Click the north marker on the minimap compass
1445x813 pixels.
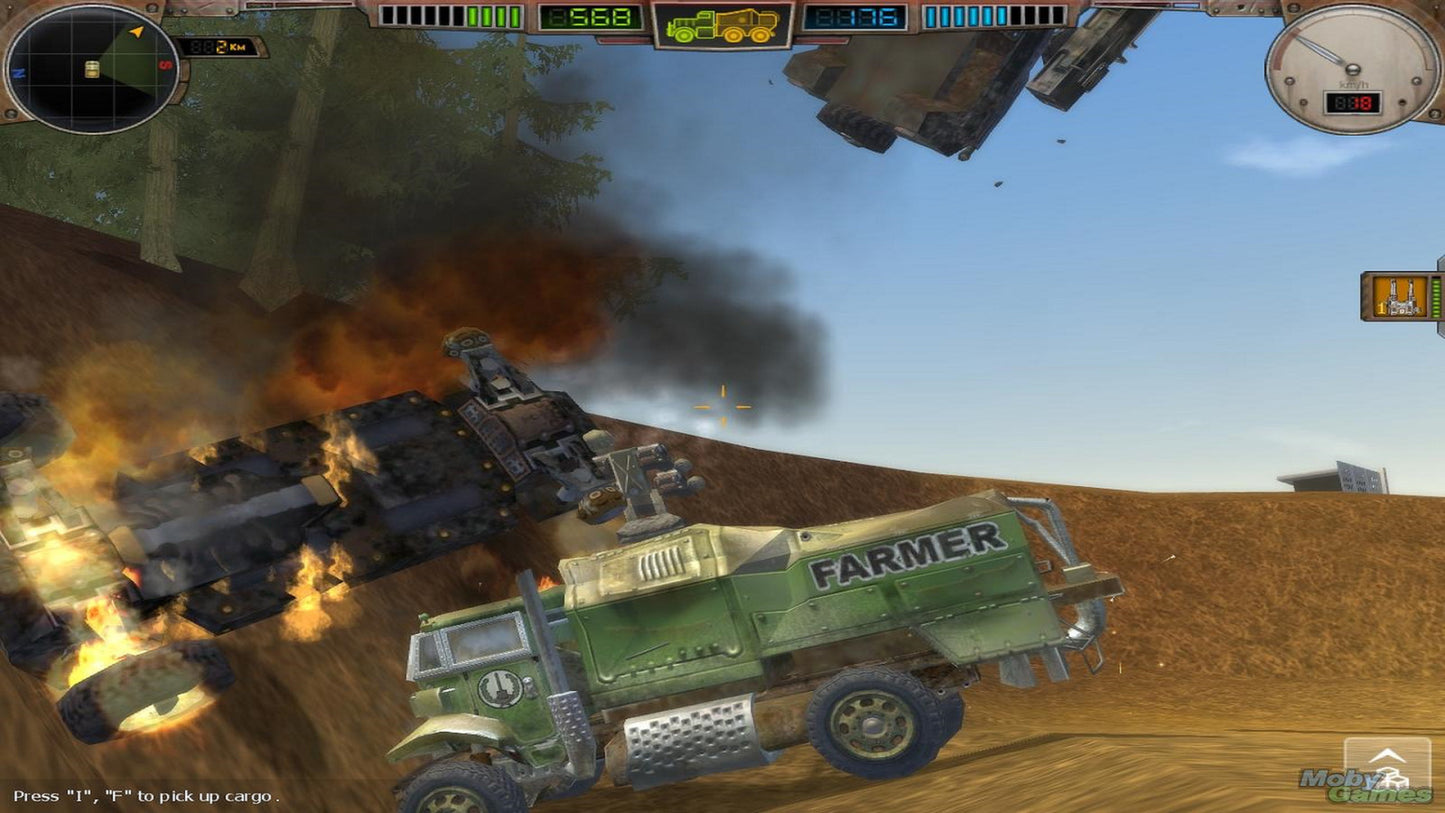click(x=19, y=72)
